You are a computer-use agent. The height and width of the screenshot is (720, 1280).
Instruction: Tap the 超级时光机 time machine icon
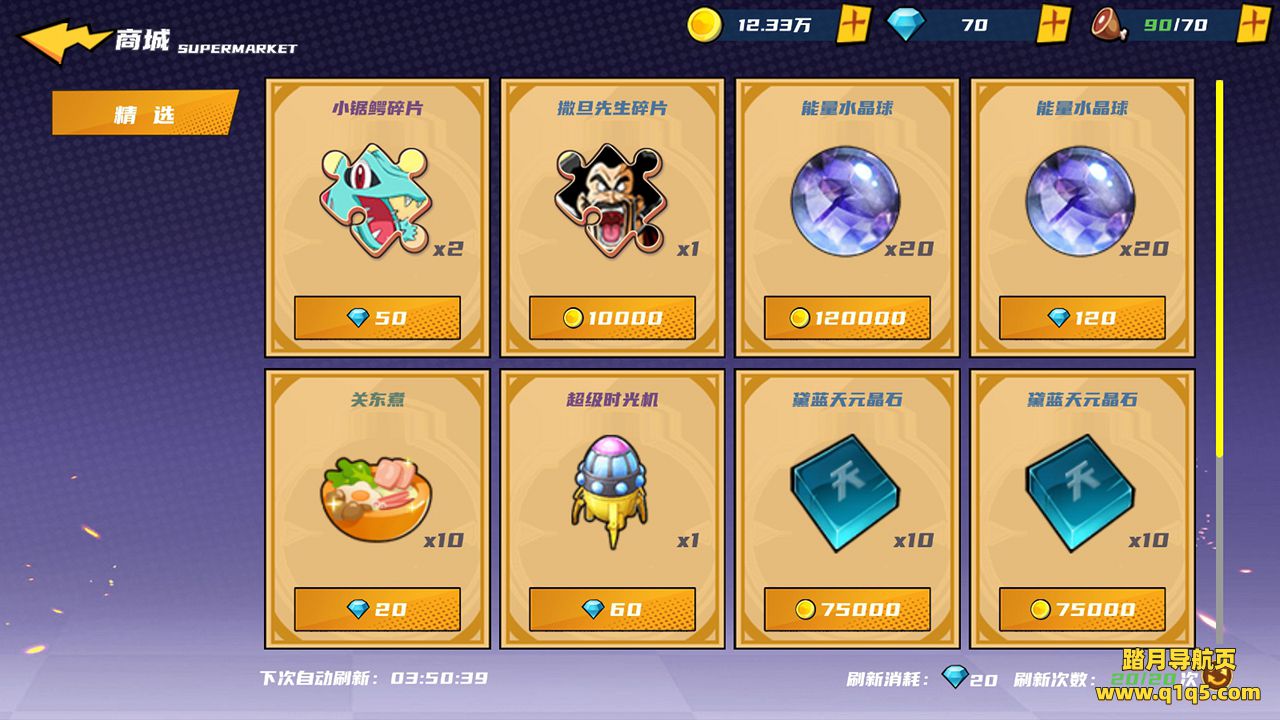point(609,492)
